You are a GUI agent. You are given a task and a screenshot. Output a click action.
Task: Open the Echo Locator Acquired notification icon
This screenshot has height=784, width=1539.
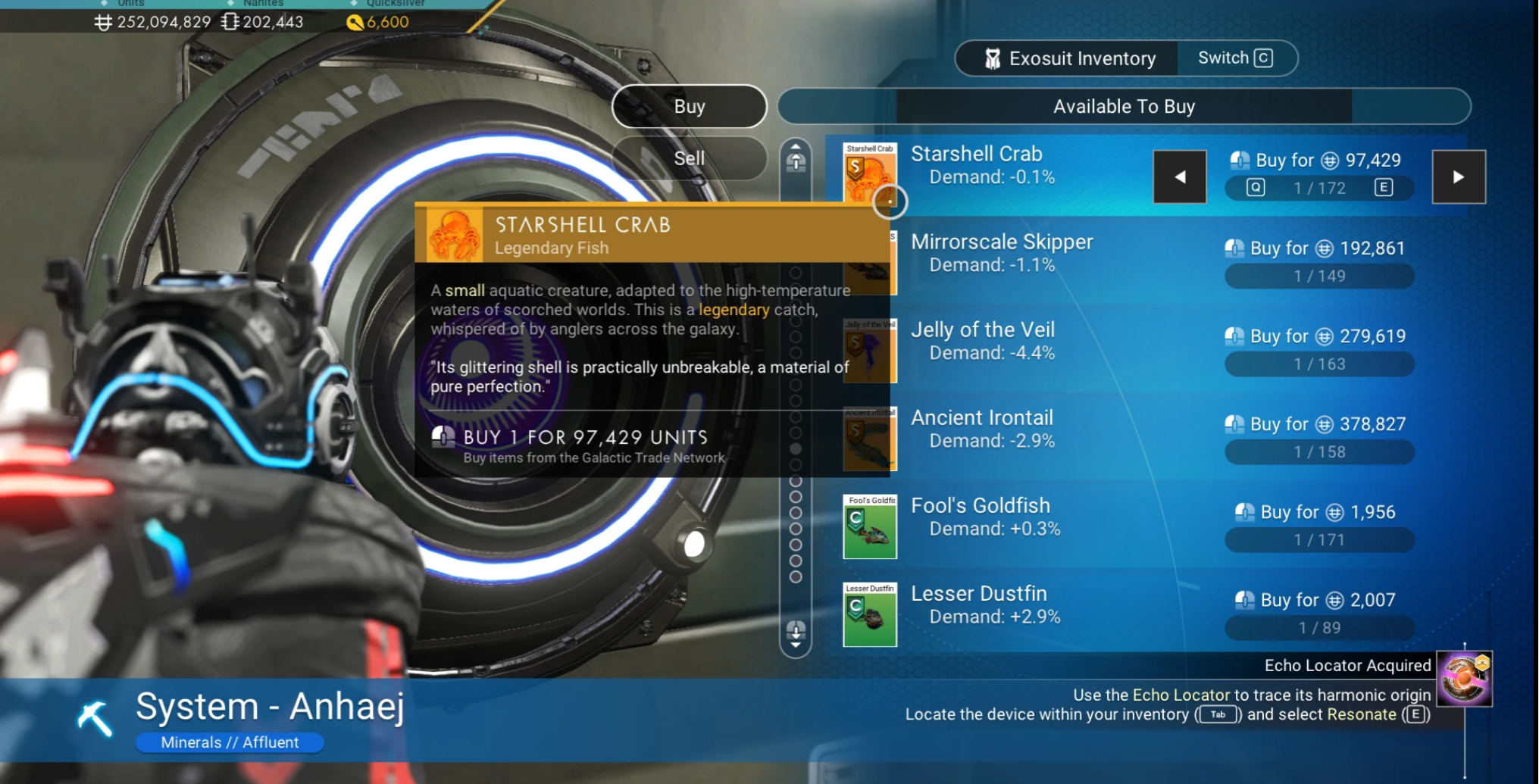(x=1464, y=679)
